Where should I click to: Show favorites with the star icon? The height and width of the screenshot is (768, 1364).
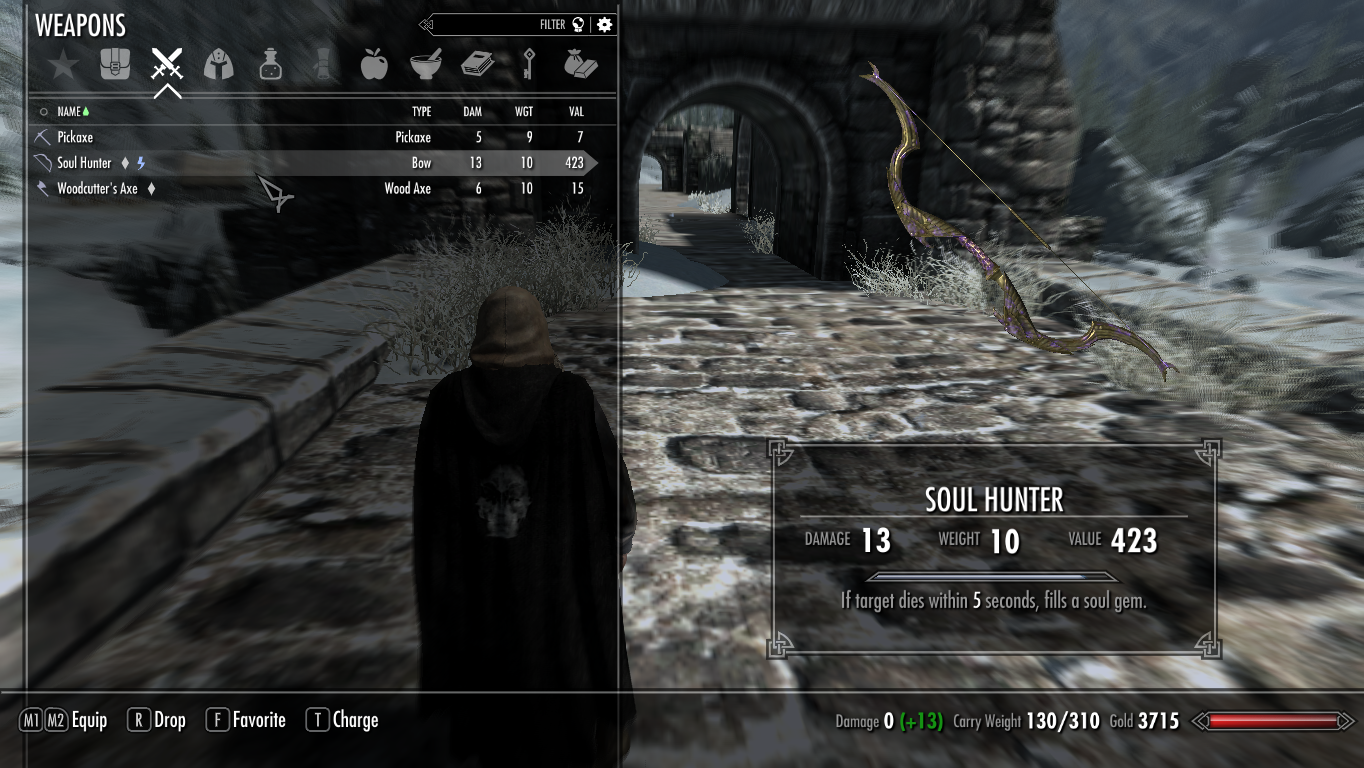(x=63, y=66)
